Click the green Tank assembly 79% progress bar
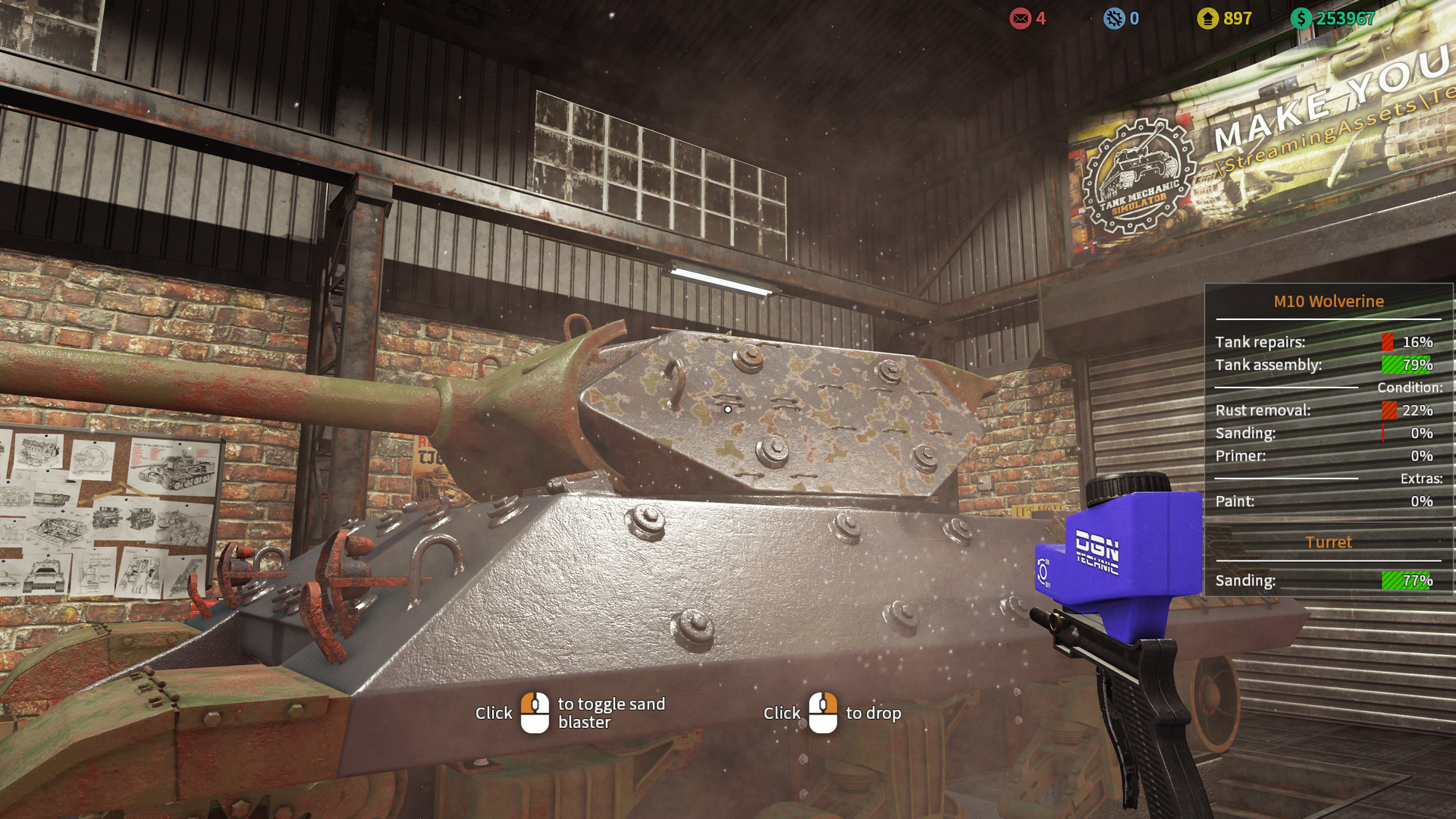1456x819 pixels. click(x=1404, y=365)
